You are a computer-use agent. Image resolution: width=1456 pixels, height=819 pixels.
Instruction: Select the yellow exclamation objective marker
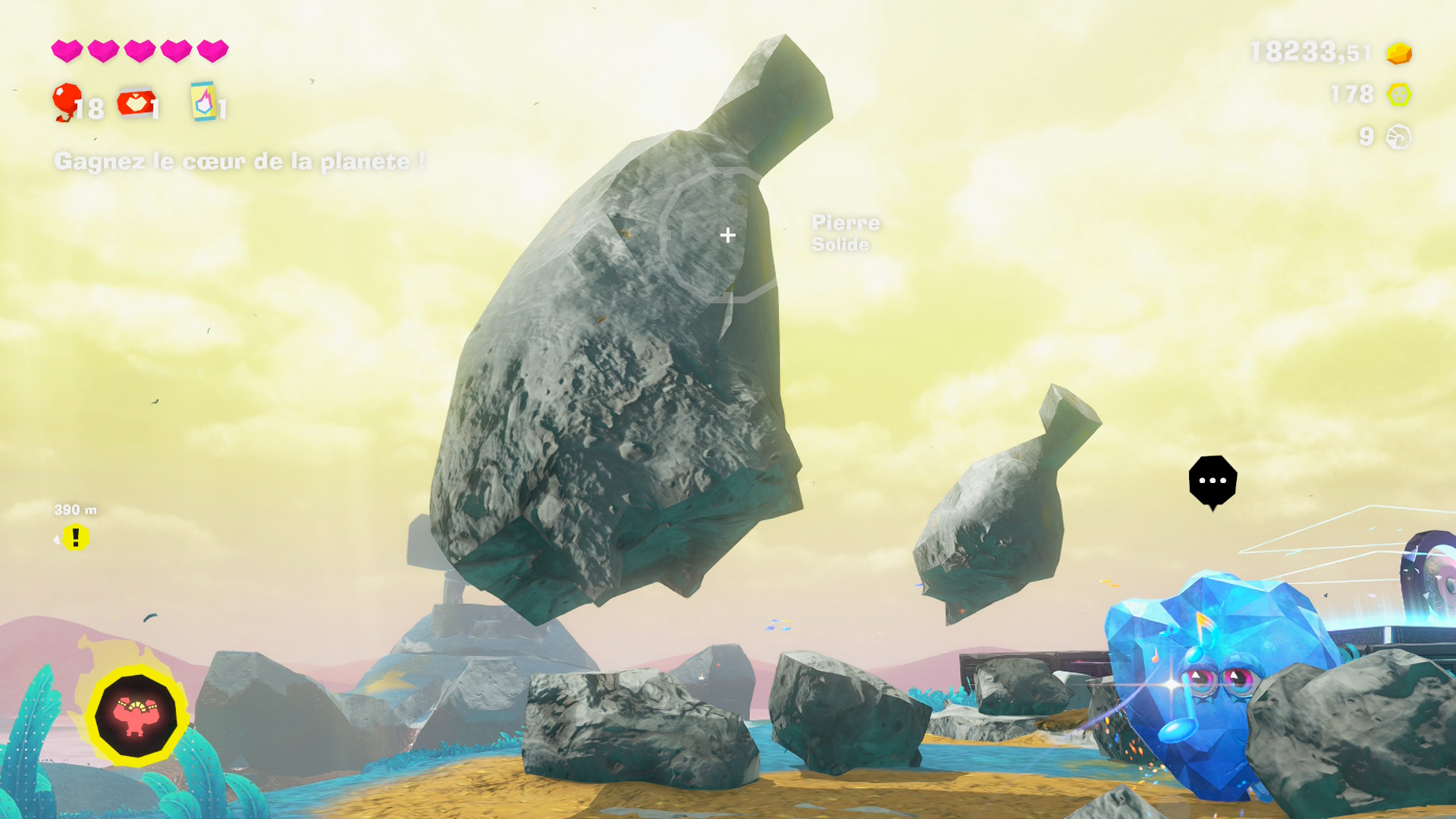75,538
